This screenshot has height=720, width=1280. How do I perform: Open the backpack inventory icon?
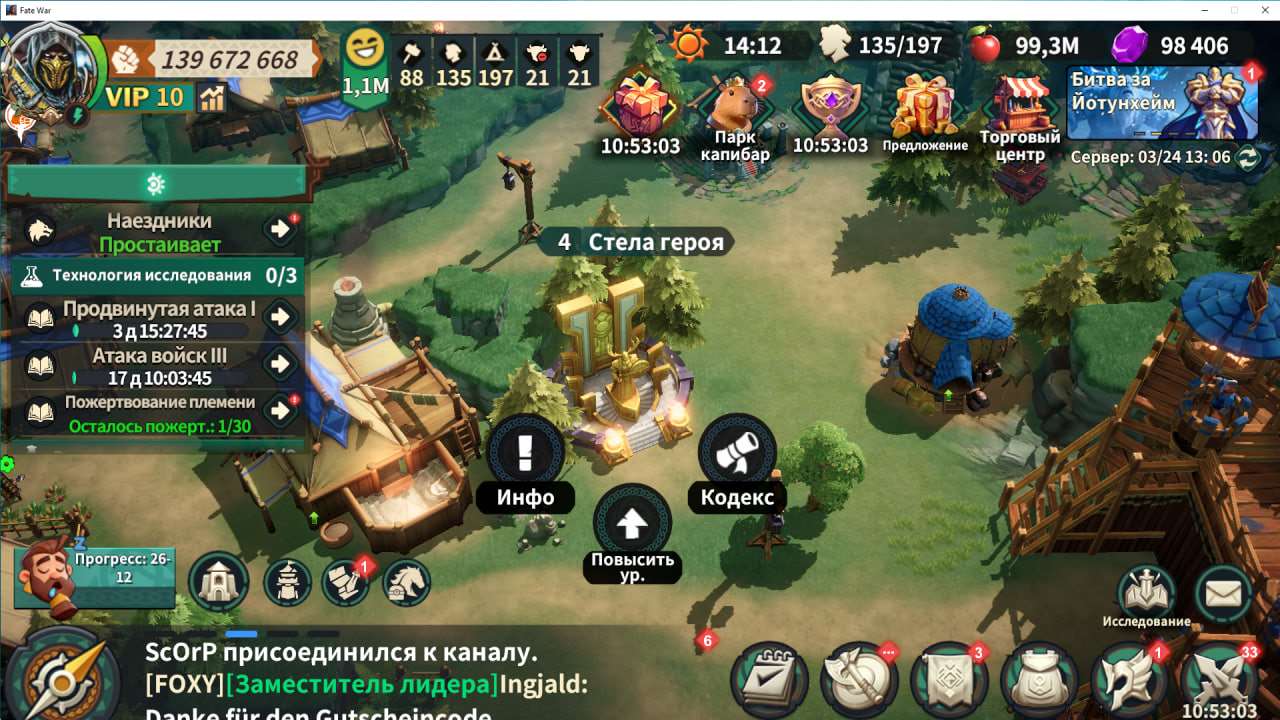coord(1040,681)
